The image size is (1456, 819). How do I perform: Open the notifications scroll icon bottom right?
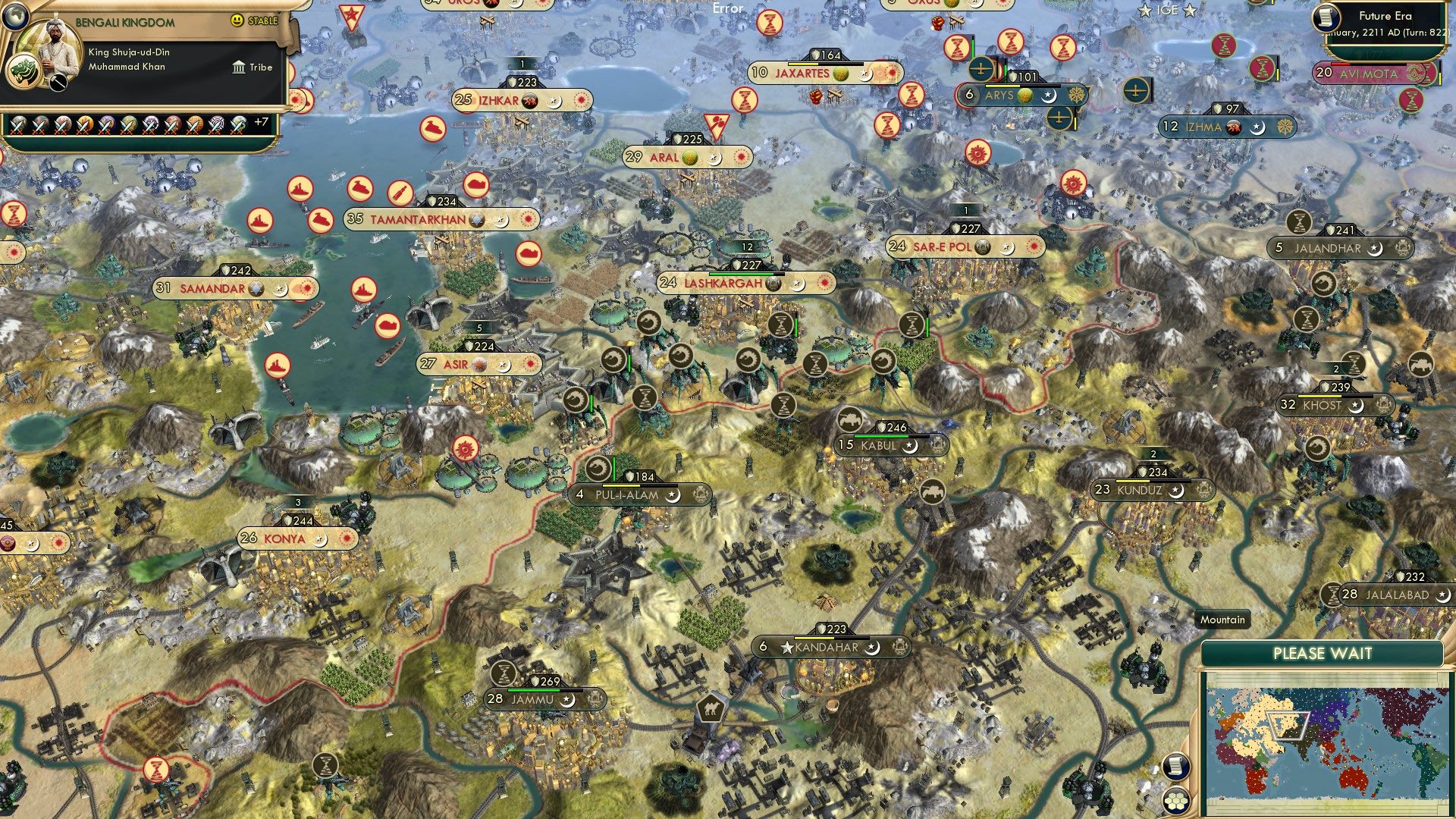pos(1177,766)
